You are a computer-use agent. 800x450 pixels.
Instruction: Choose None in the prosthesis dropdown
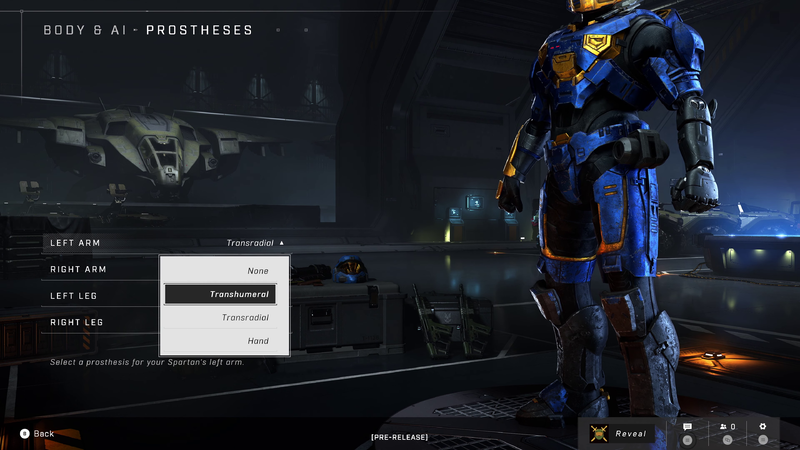225,271
